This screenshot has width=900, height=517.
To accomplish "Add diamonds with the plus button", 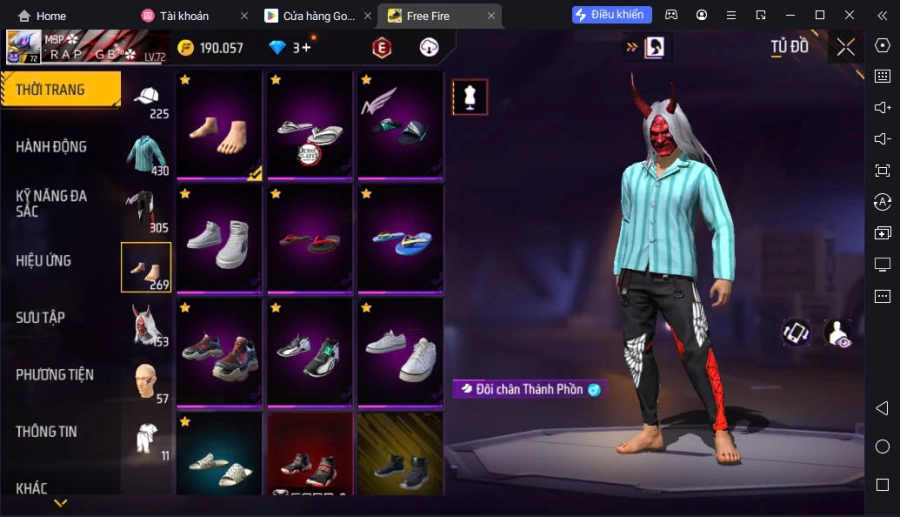I will click(x=305, y=47).
